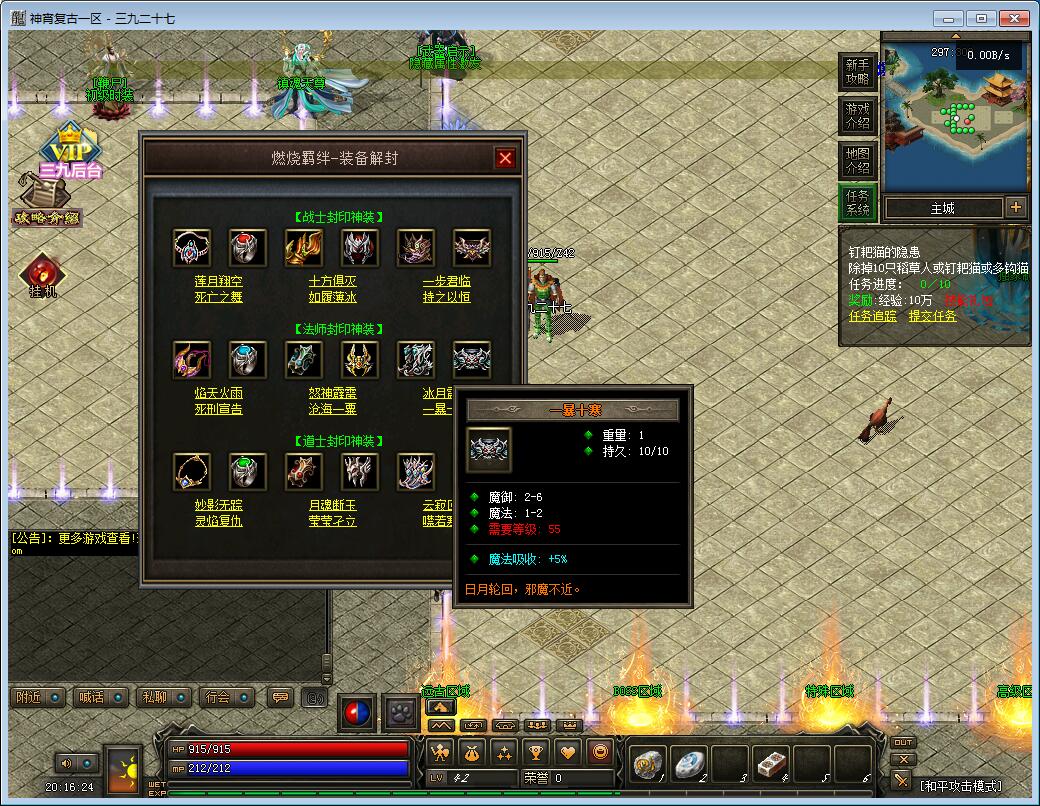Viewport: 1040px width, 806px height.
Task: Click the 十方俱灭 link
Action: click(332, 282)
